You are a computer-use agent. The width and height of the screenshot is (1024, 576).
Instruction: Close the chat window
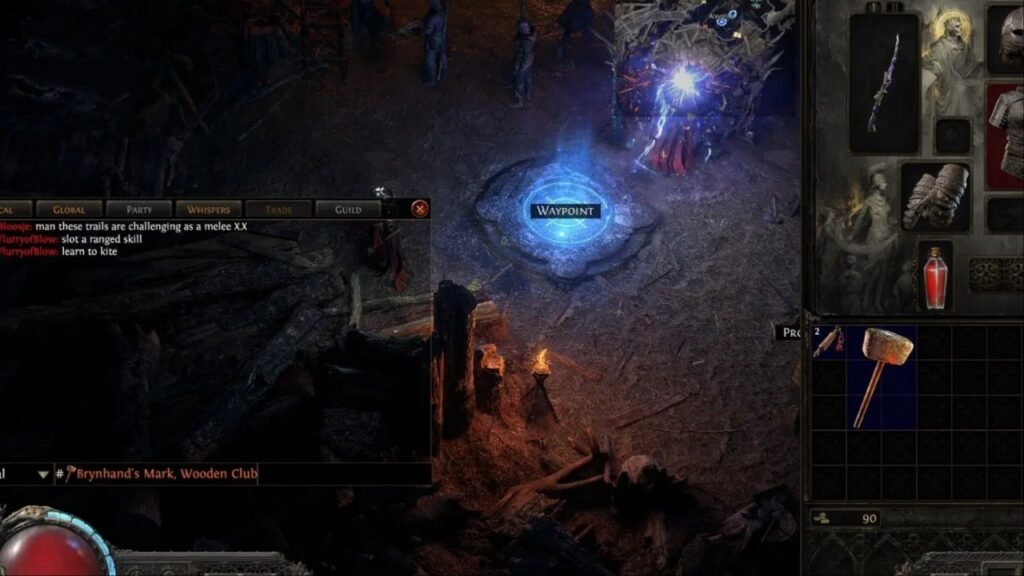tap(420, 209)
